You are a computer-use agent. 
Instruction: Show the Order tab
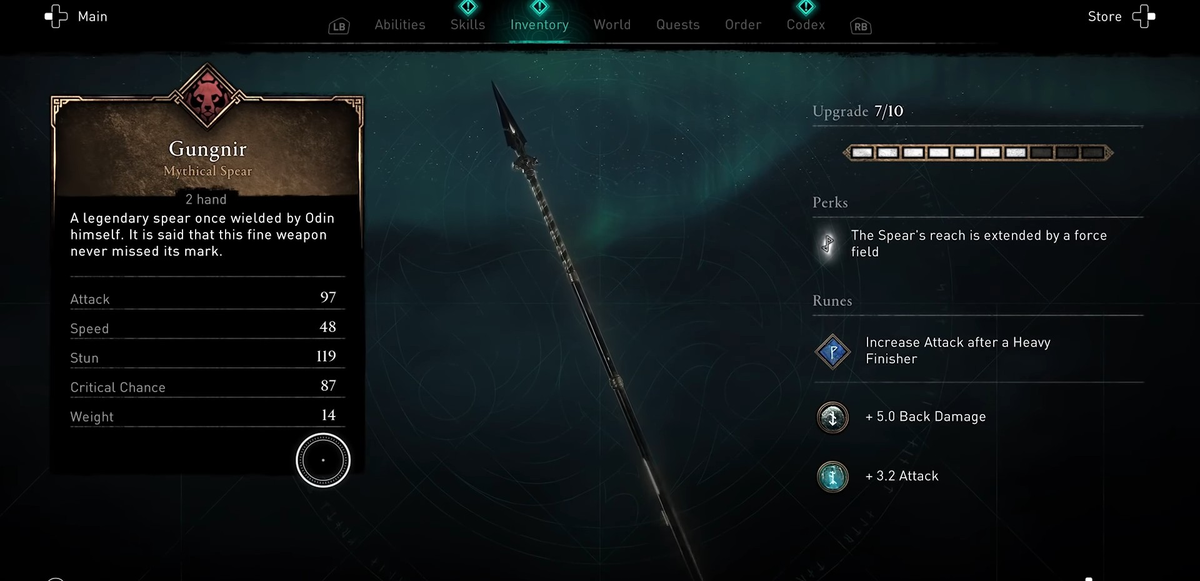pyautogui.click(x=743, y=25)
